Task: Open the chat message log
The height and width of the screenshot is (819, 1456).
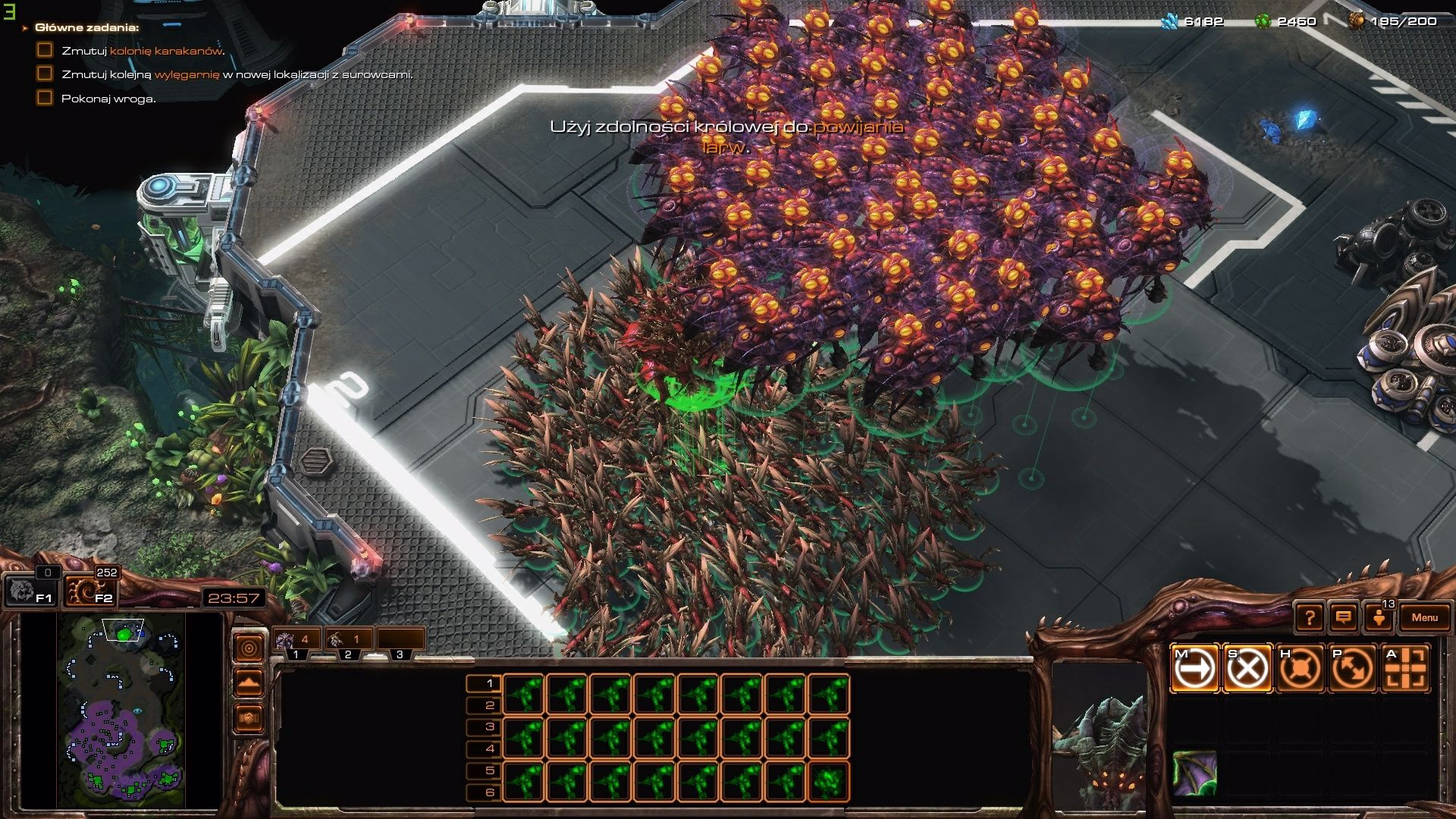Action: pyautogui.click(x=1343, y=617)
